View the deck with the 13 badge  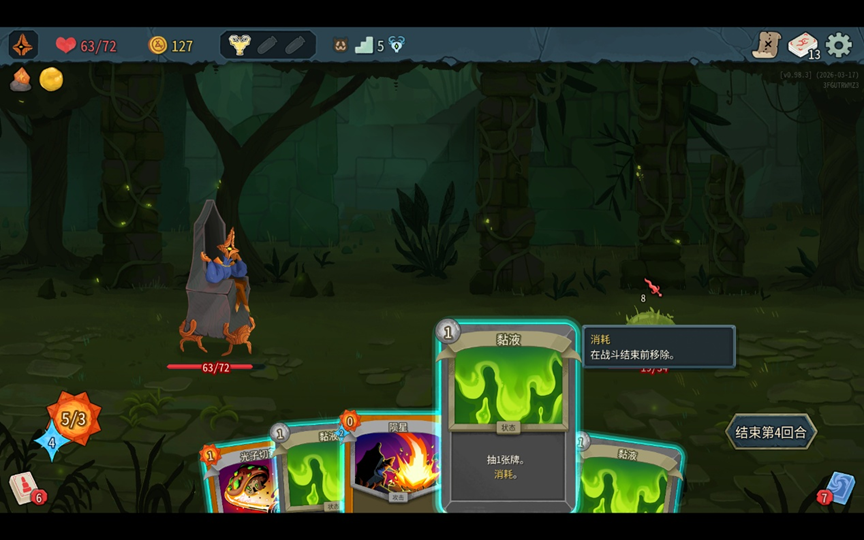click(802, 45)
